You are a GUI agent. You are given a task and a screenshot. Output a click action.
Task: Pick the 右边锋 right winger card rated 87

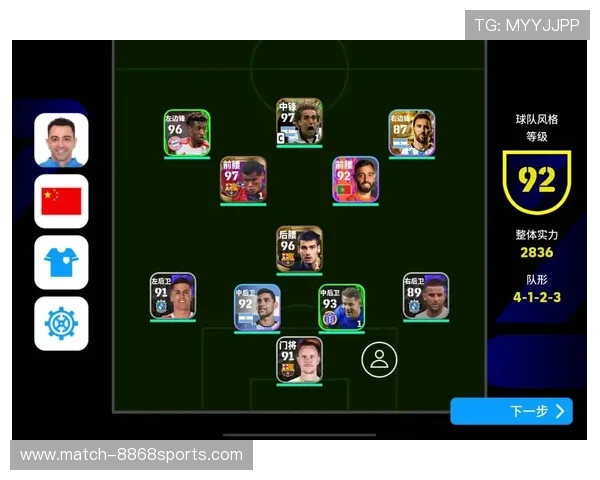click(411, 133)
